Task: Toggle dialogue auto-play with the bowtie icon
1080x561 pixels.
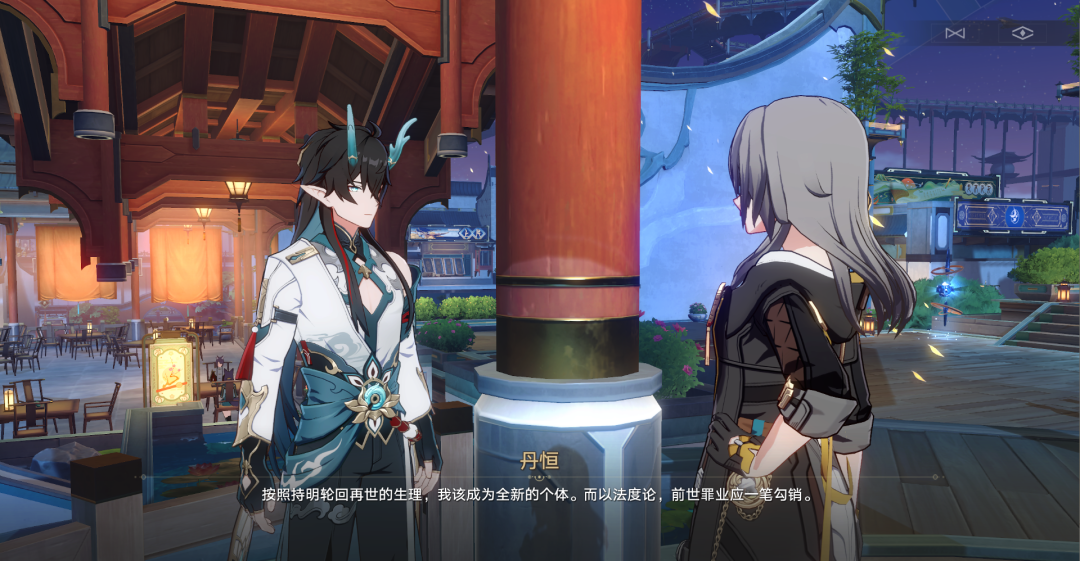Action: [955, 33]
